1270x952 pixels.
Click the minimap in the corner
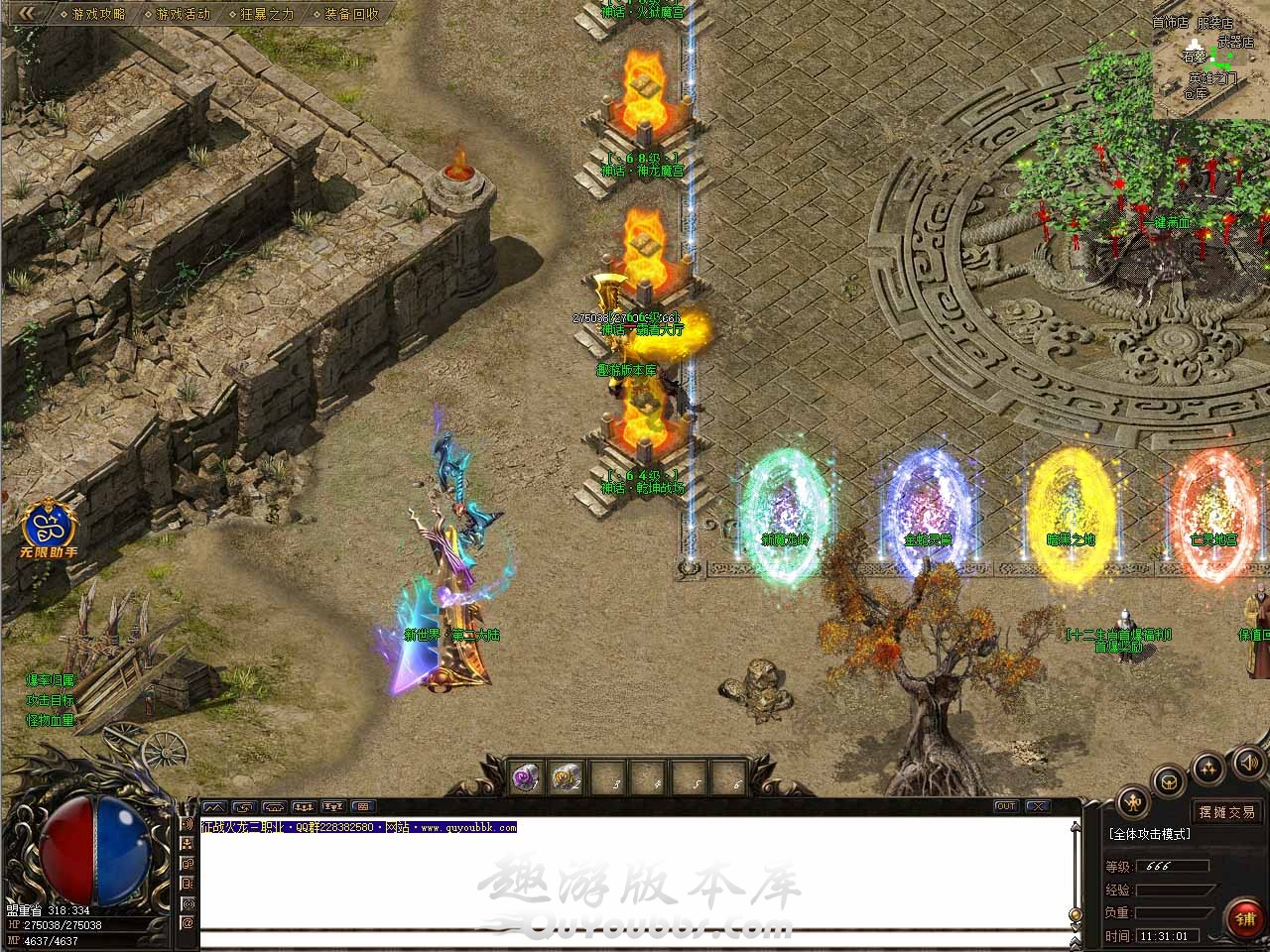[1210, 58]
